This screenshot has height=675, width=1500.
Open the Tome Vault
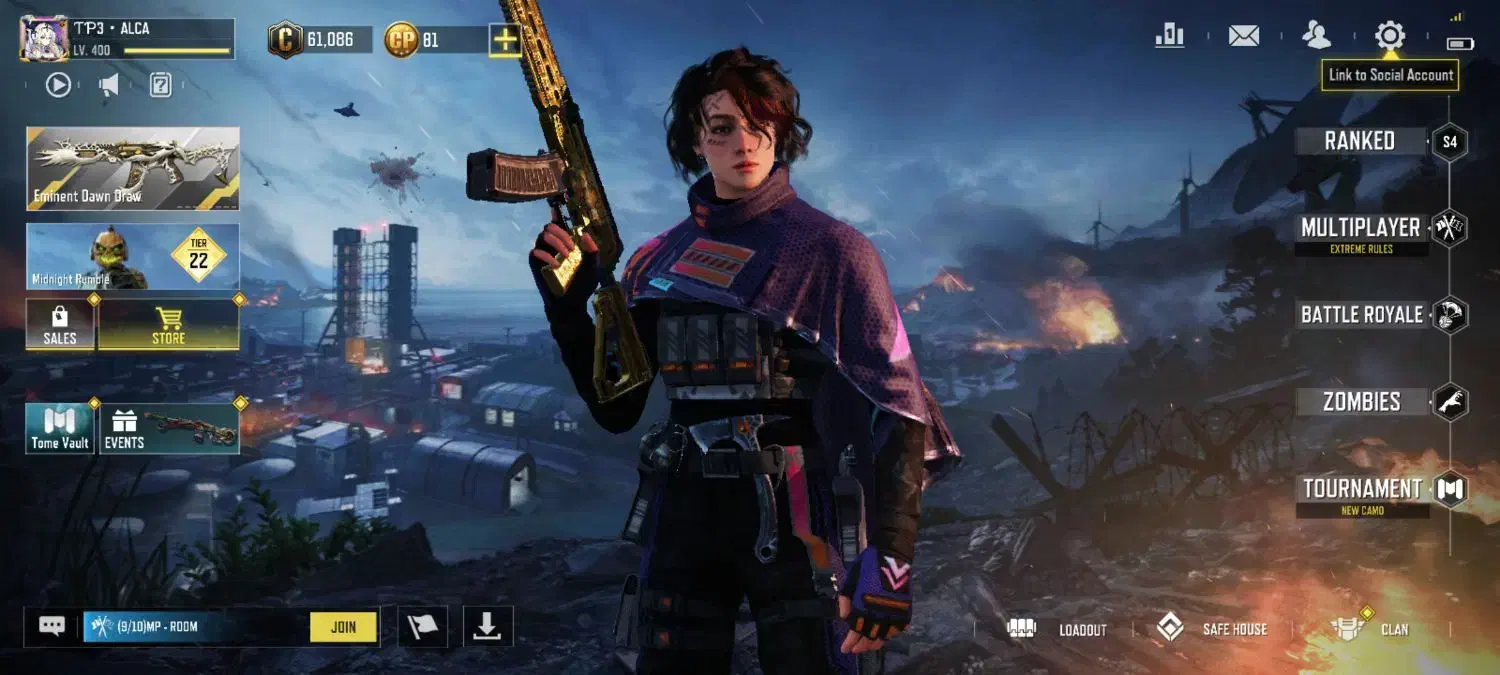[60, 429]
